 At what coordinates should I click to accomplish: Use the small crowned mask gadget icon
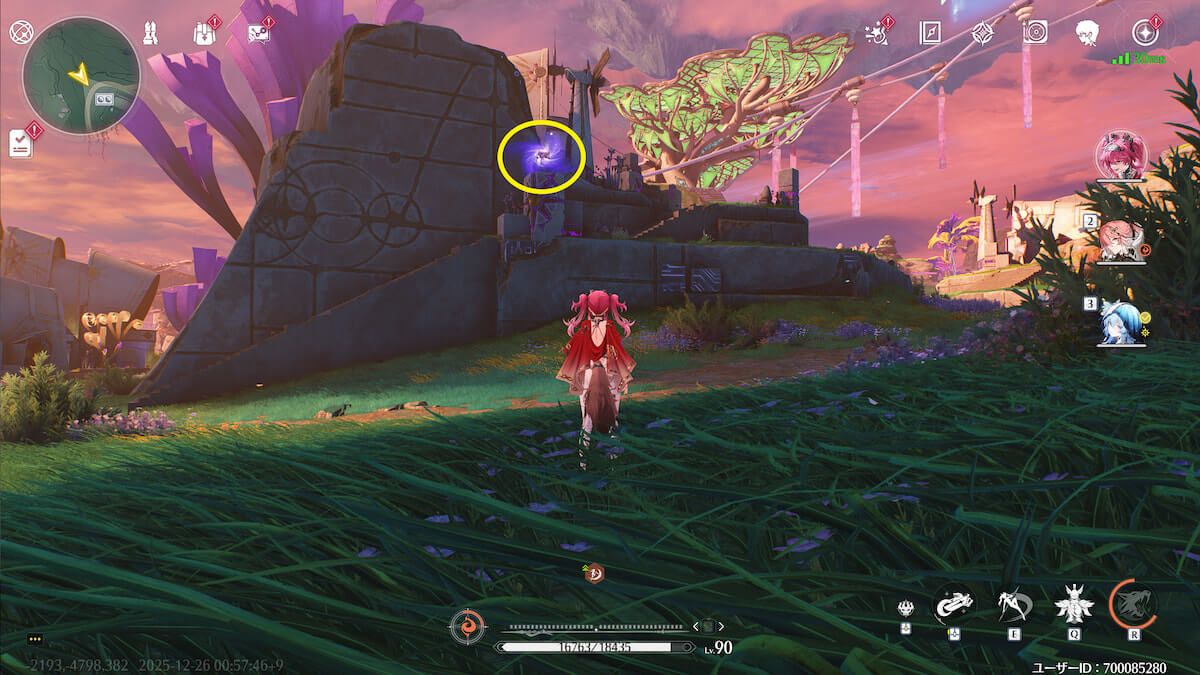(x=904, y=607)
